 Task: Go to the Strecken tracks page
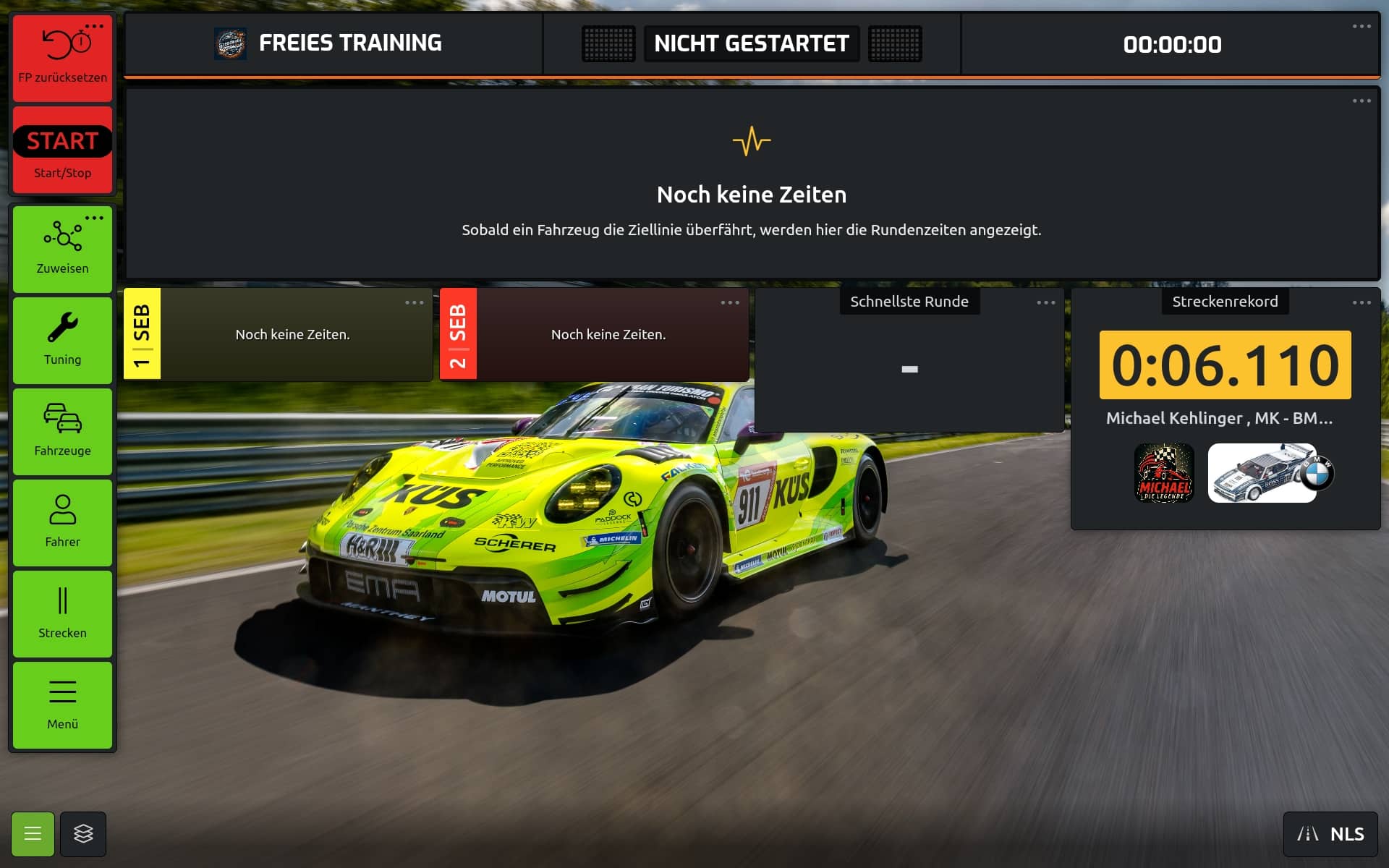62,613
